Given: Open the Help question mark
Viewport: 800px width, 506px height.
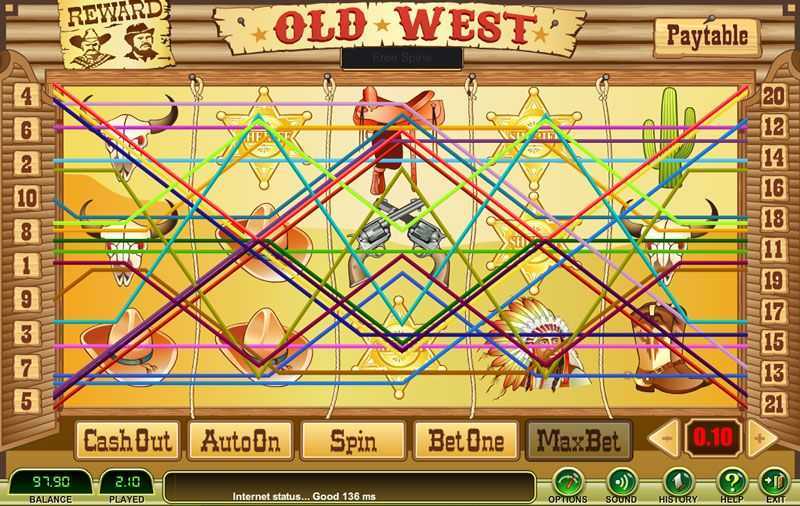Looking at the screenshot, I should click(x=733, y=481).
